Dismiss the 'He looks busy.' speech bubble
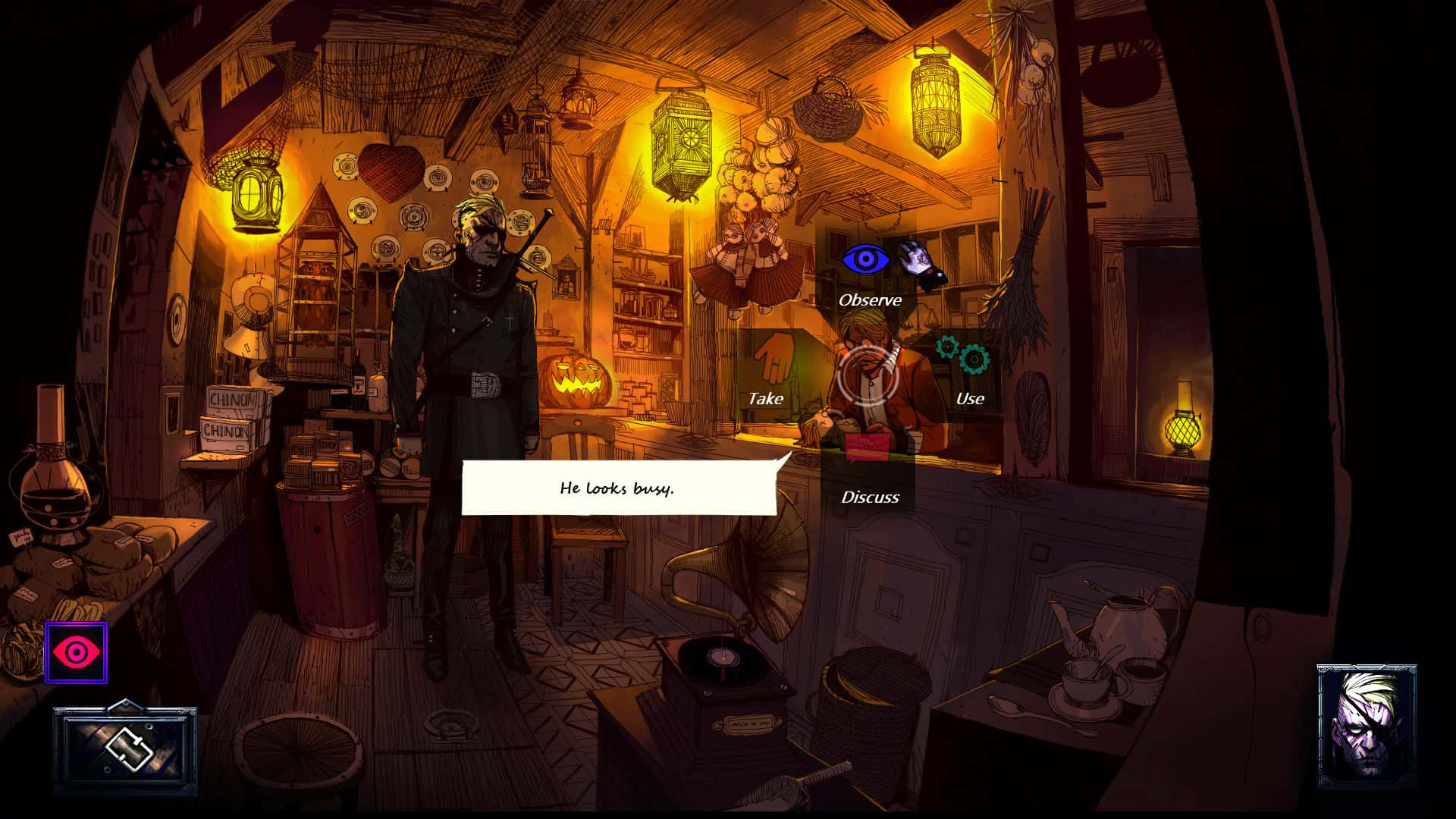 pos(618,489)
